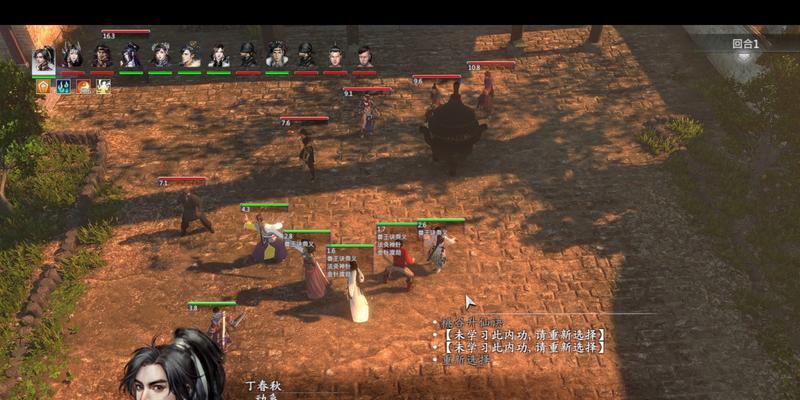Activate the yellow meditating-figure skill icon
The image size is (800, 400).
(x=103, y=87)
